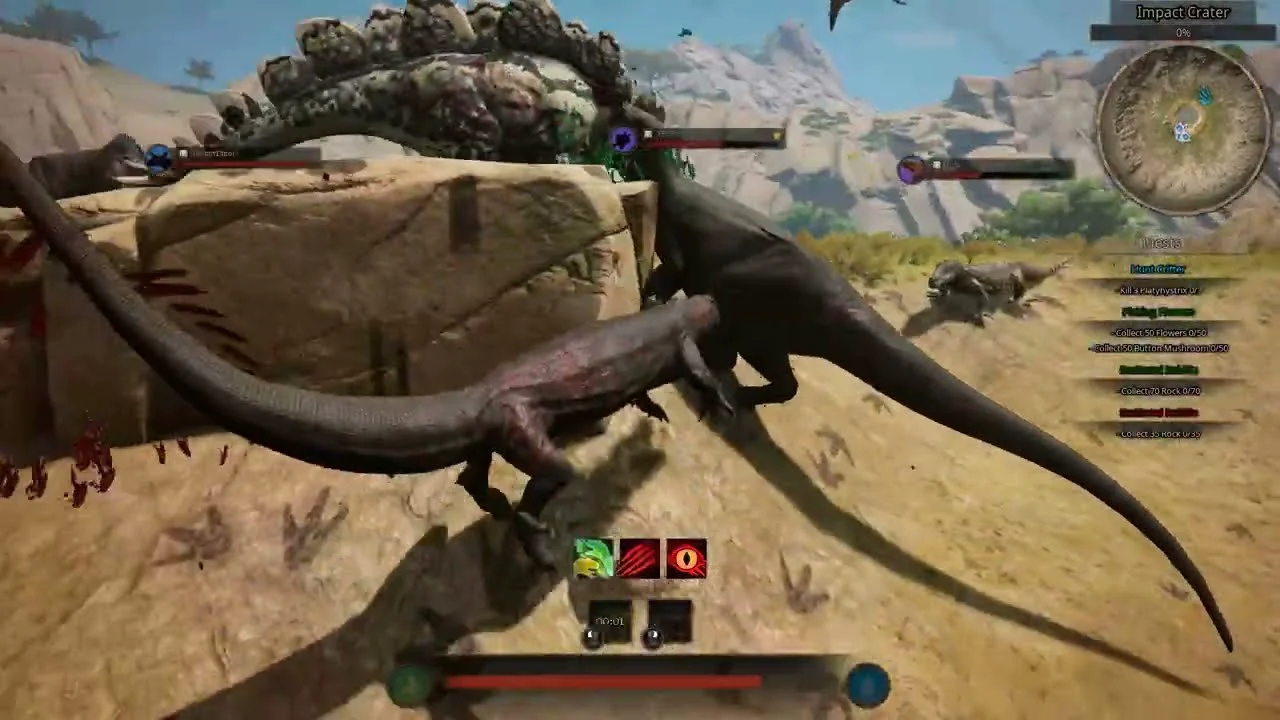Select the Hunt Critter quest title
This screenshot has height=720, width=1280.
[1159, 269]
